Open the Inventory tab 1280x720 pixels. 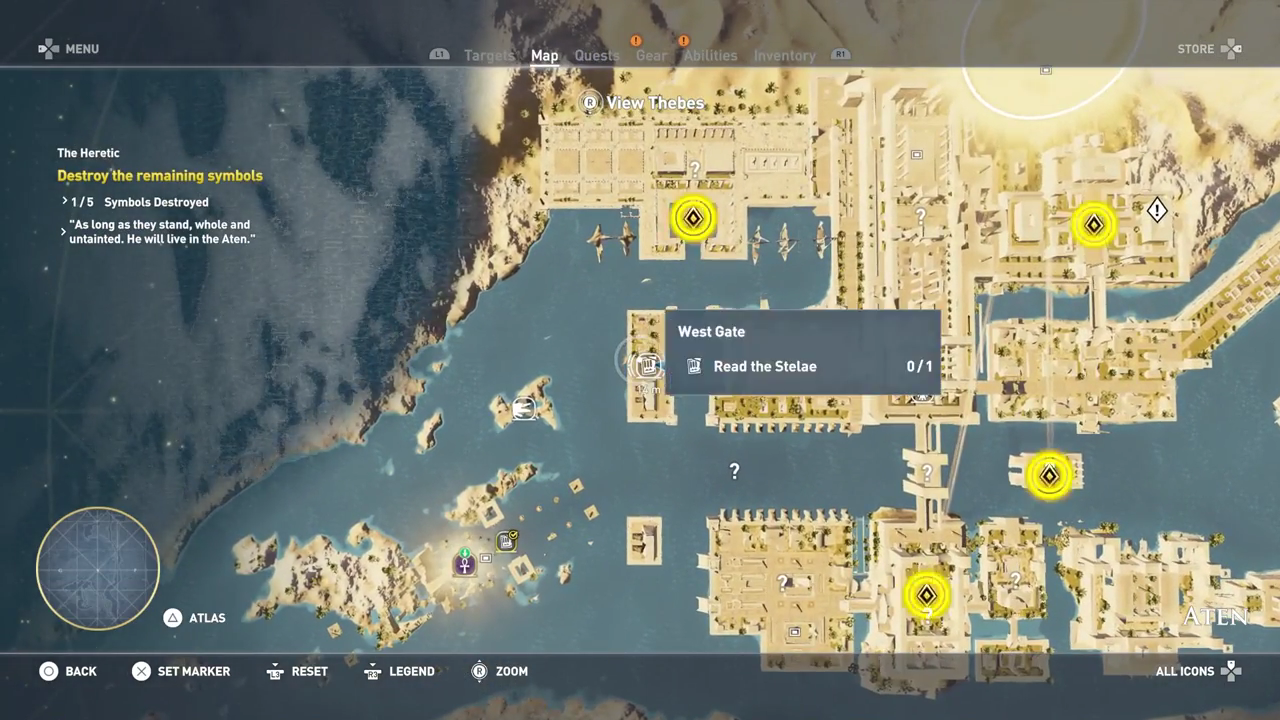pos(784,55)
